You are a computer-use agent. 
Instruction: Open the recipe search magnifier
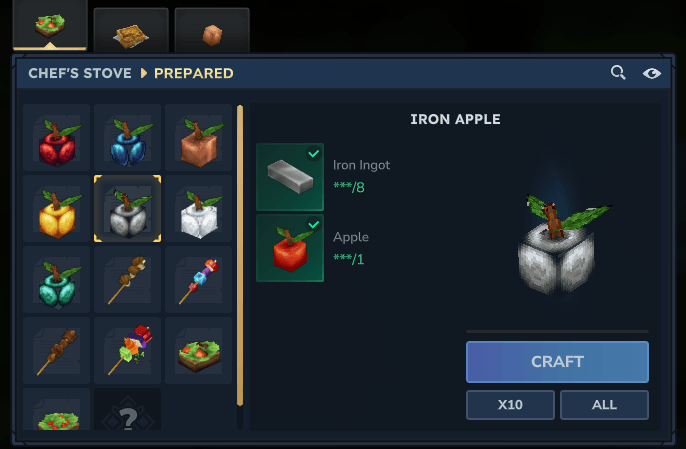pyautogui.click(x=619, y=73)
